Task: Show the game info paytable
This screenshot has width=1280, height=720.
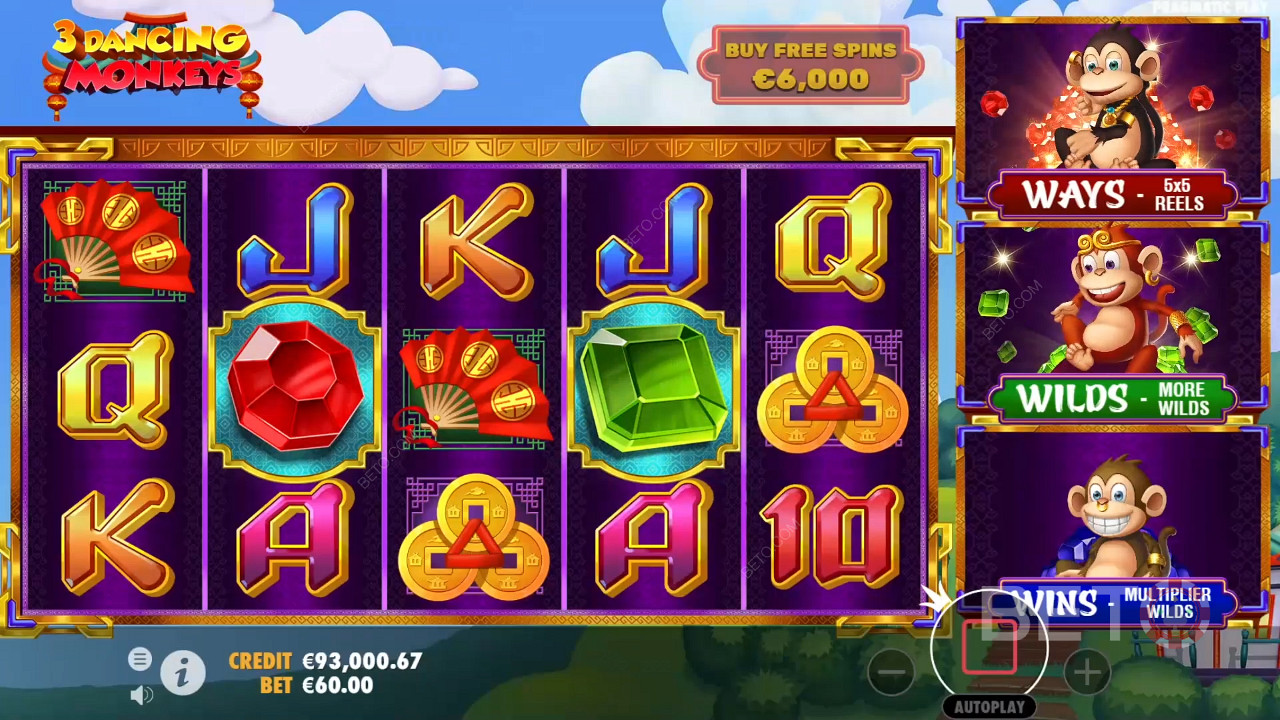Action: tap(182, 675)
